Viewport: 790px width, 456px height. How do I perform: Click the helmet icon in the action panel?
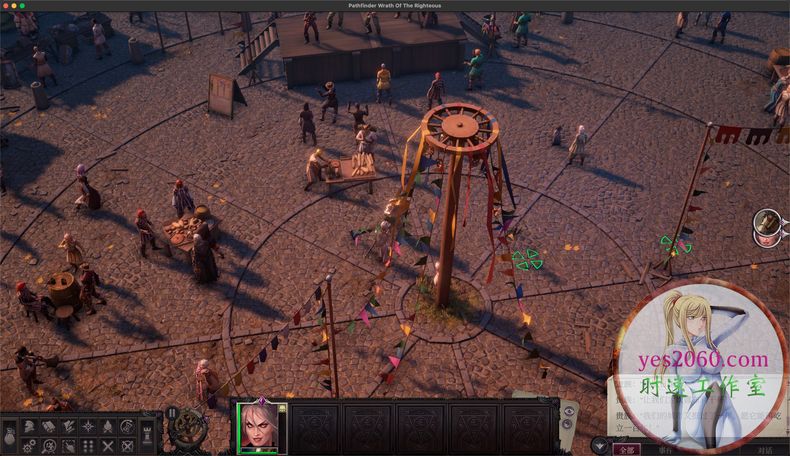29,427
